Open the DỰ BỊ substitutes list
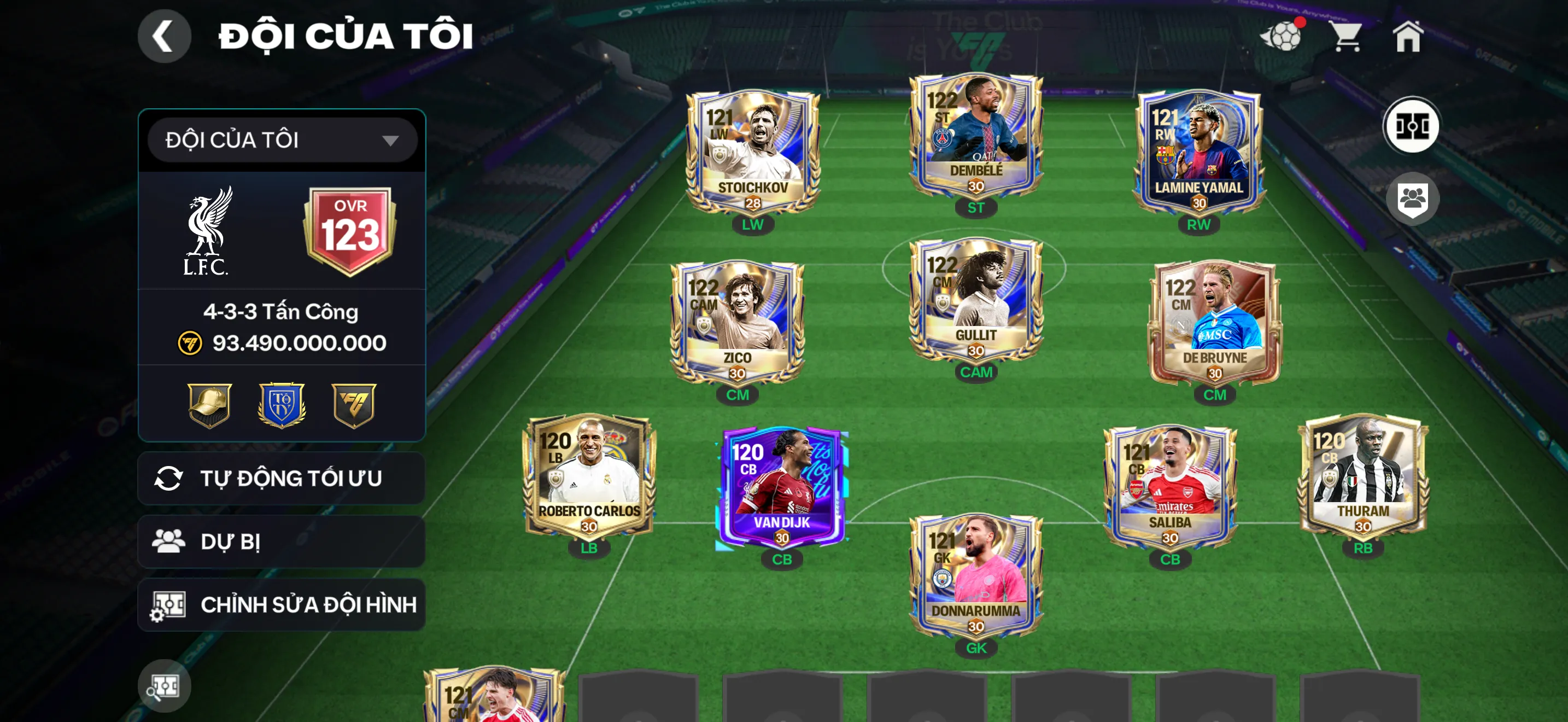The image size is (1568, 722). pyautogui.click(x=282, y=541)
